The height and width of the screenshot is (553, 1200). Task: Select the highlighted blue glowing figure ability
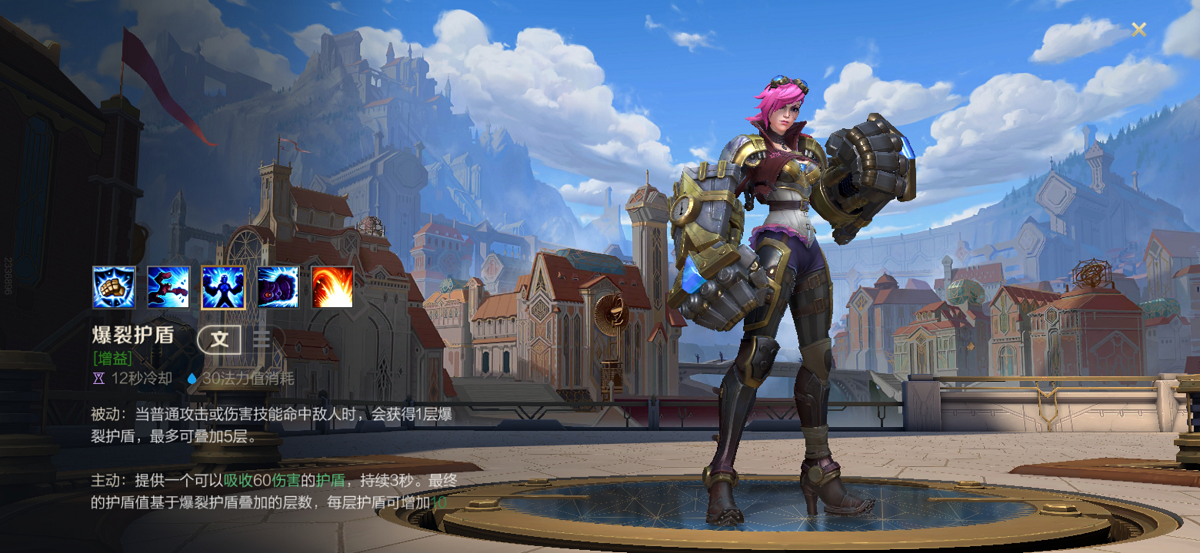[223, 287]
